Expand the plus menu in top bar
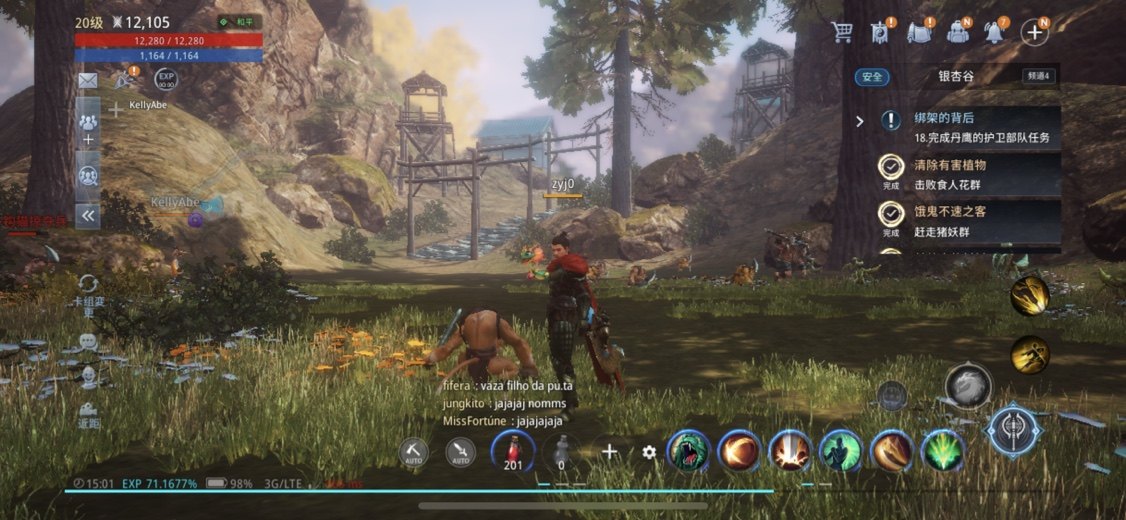Screen dimensions: 1126x520 1033,32
